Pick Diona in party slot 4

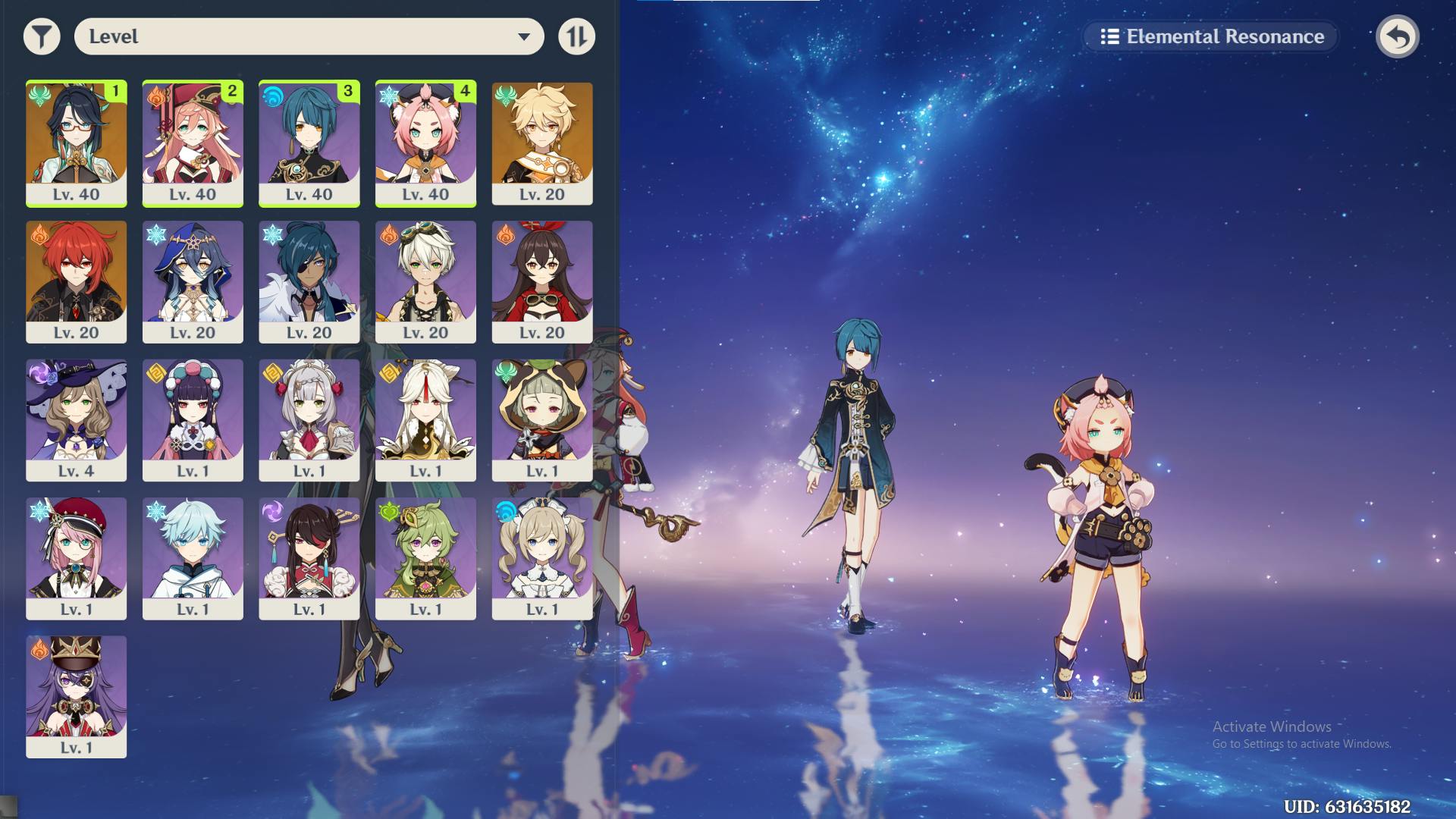(425, 143)
